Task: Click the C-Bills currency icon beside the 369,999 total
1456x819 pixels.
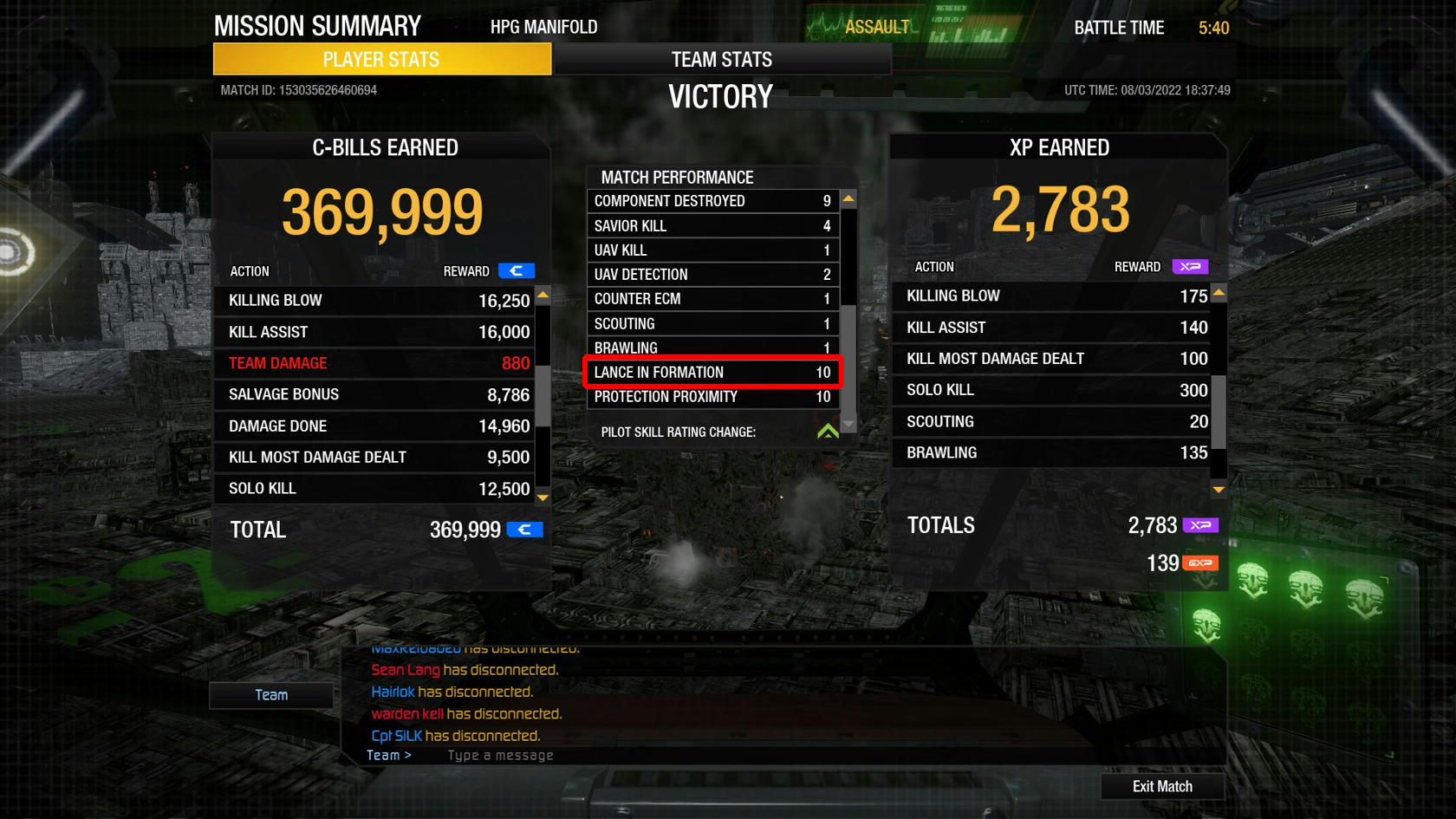Action: (523, 529)
